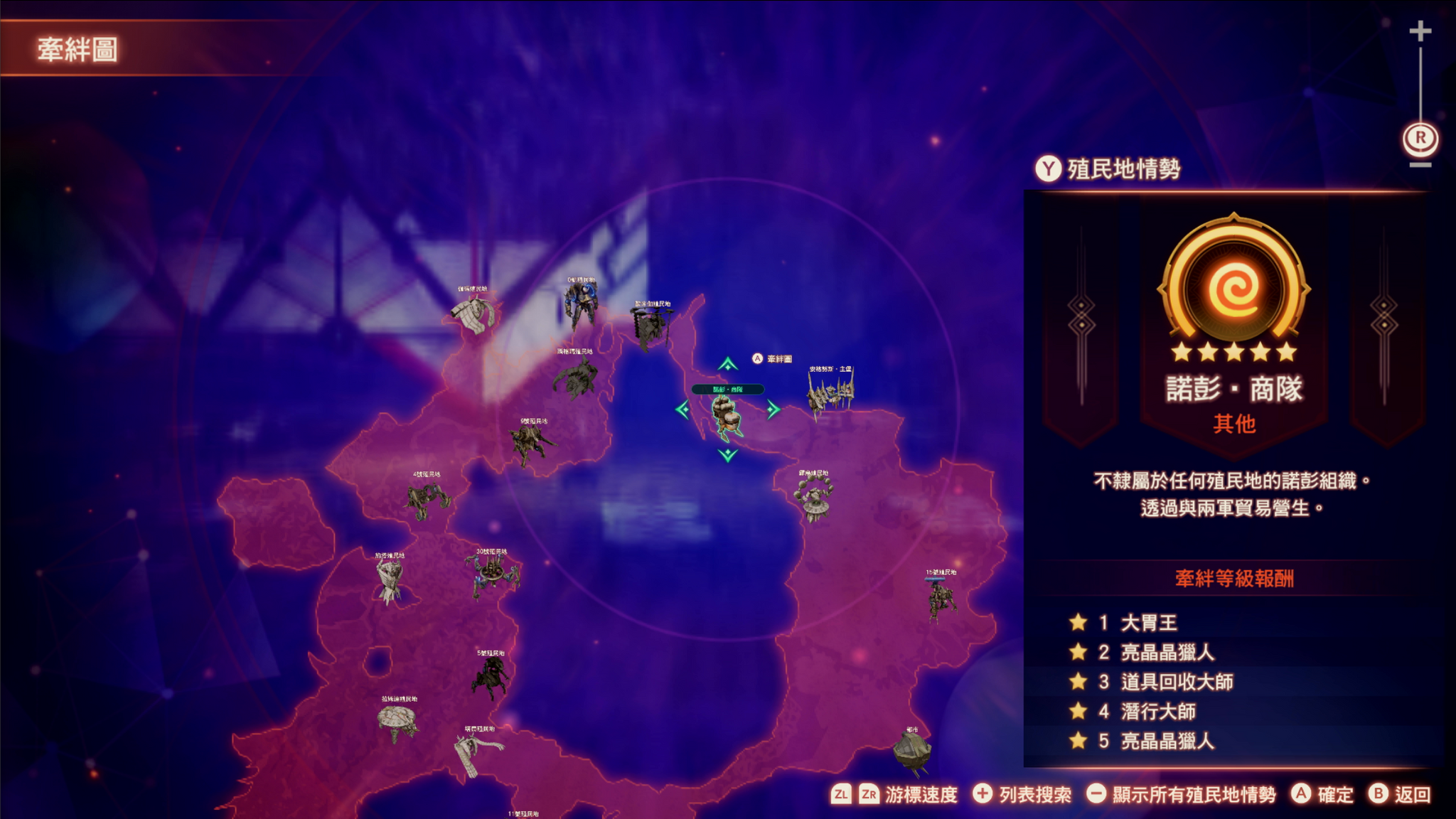
Task: Click the map zoom-out minus sign
Action: 1420,165
